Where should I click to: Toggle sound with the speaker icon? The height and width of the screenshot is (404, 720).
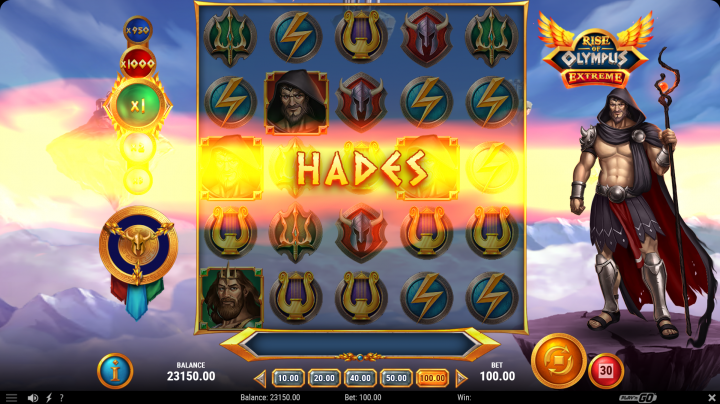[x=33, y=398]
